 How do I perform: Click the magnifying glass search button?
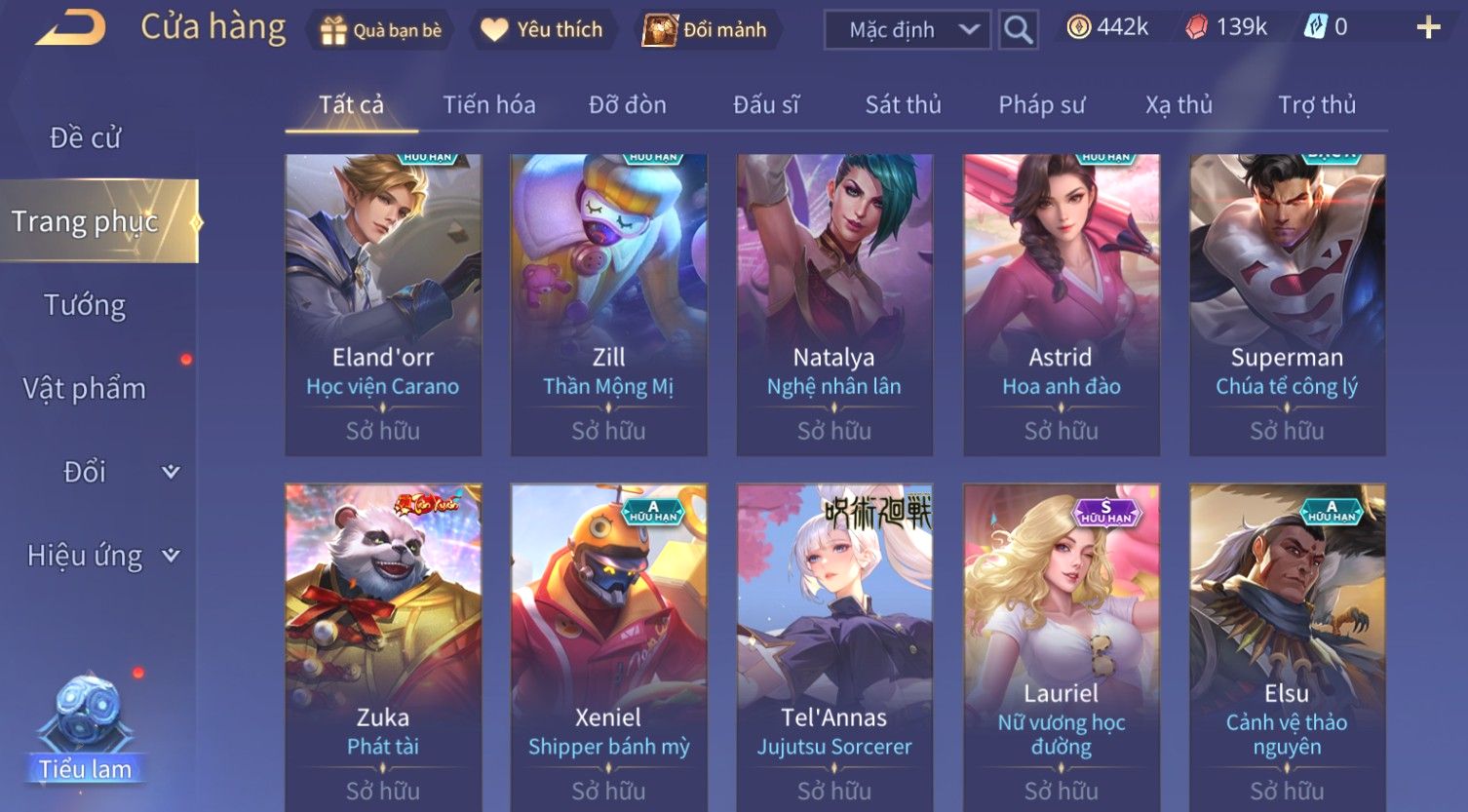coord(1018,30)
